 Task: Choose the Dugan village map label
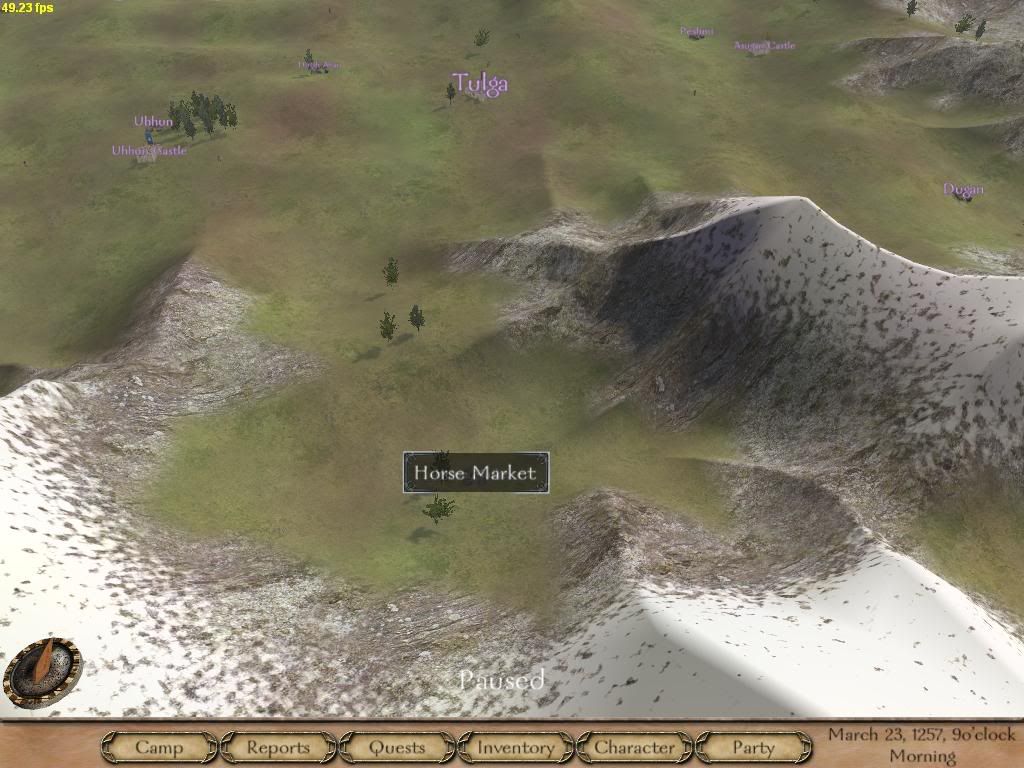pyautogui.click(x=963, y=189)
